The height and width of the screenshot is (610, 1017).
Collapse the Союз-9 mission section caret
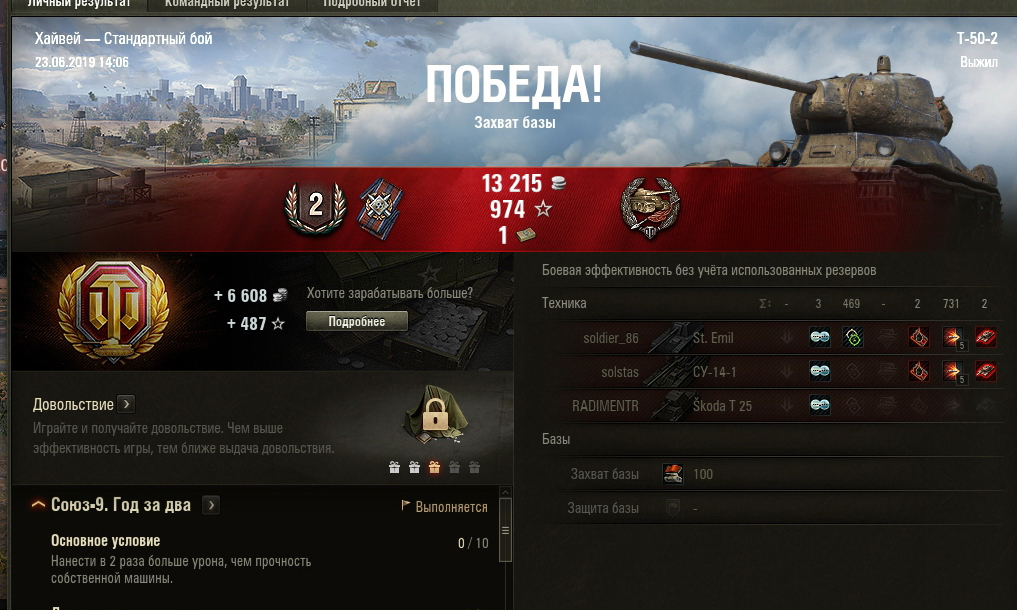[x=39, y=505]
